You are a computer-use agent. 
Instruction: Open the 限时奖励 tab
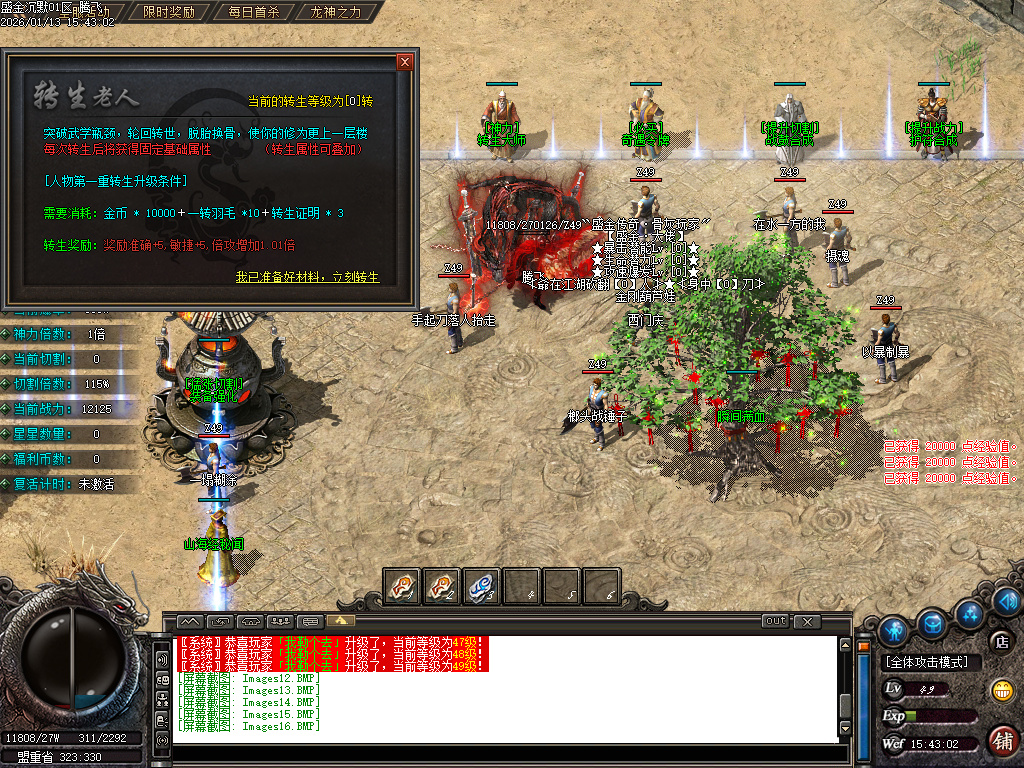coord(169,13)
